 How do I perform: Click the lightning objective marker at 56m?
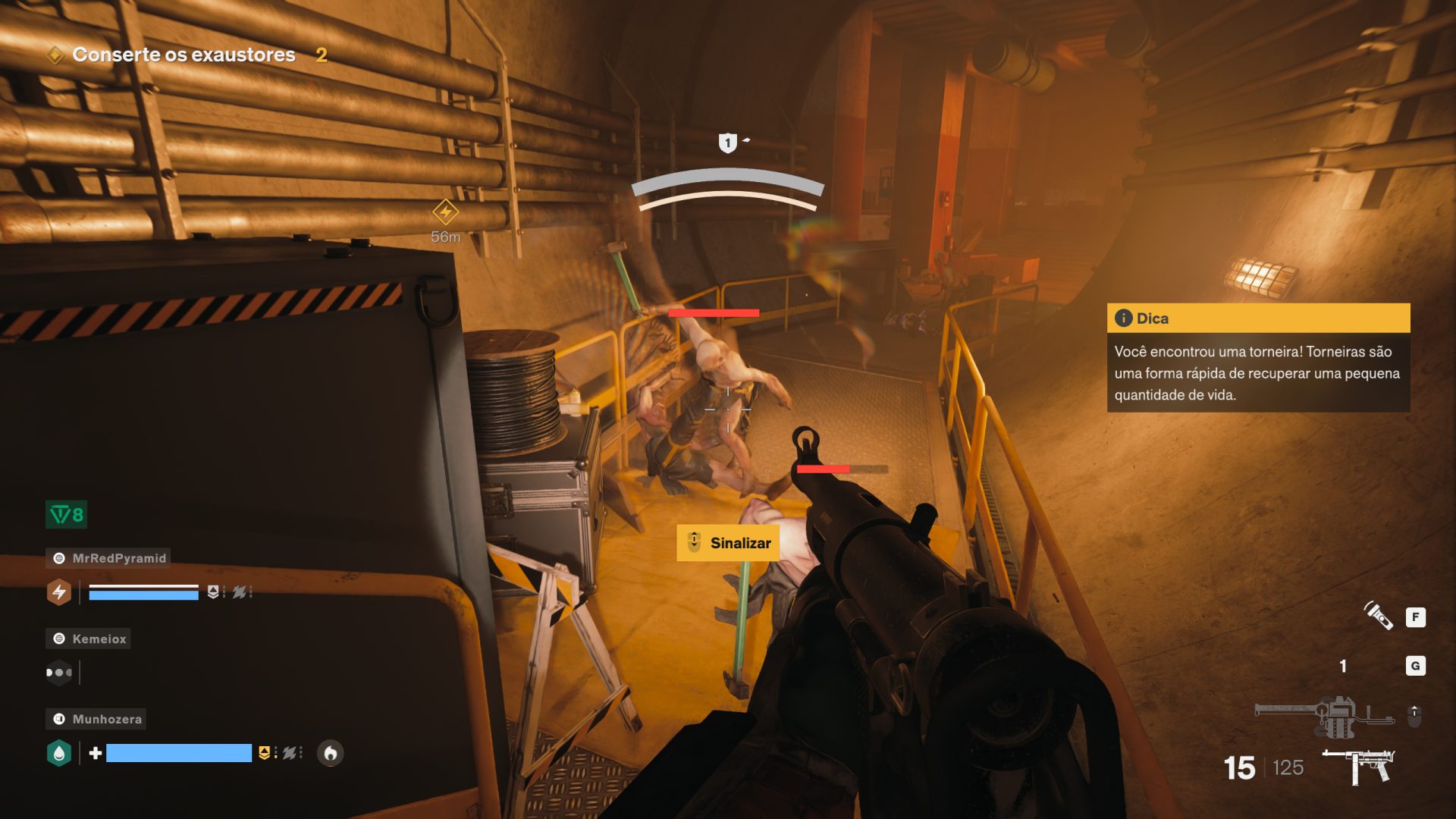click(445, 212)
